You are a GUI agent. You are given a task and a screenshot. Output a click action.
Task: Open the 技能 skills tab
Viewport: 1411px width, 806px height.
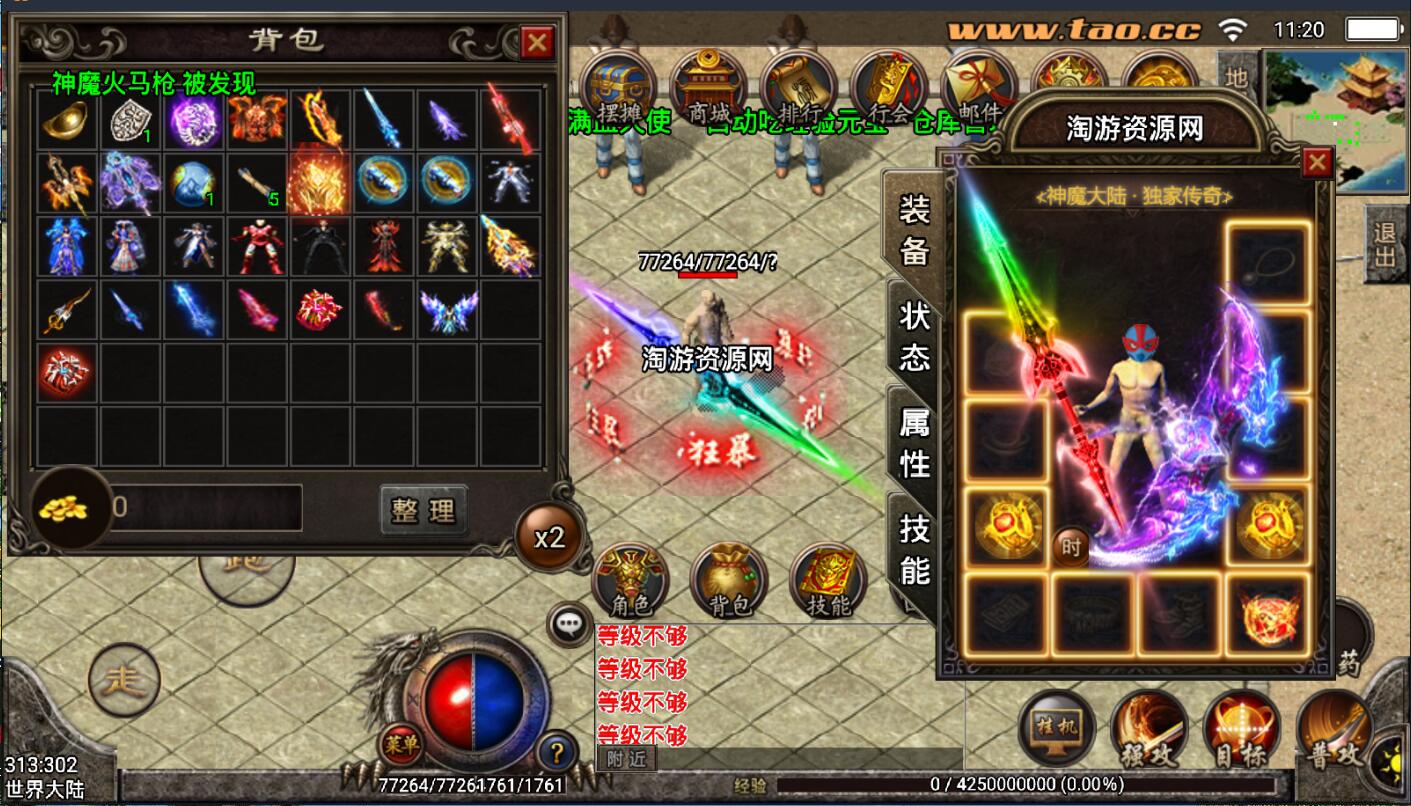coord(914,549)
